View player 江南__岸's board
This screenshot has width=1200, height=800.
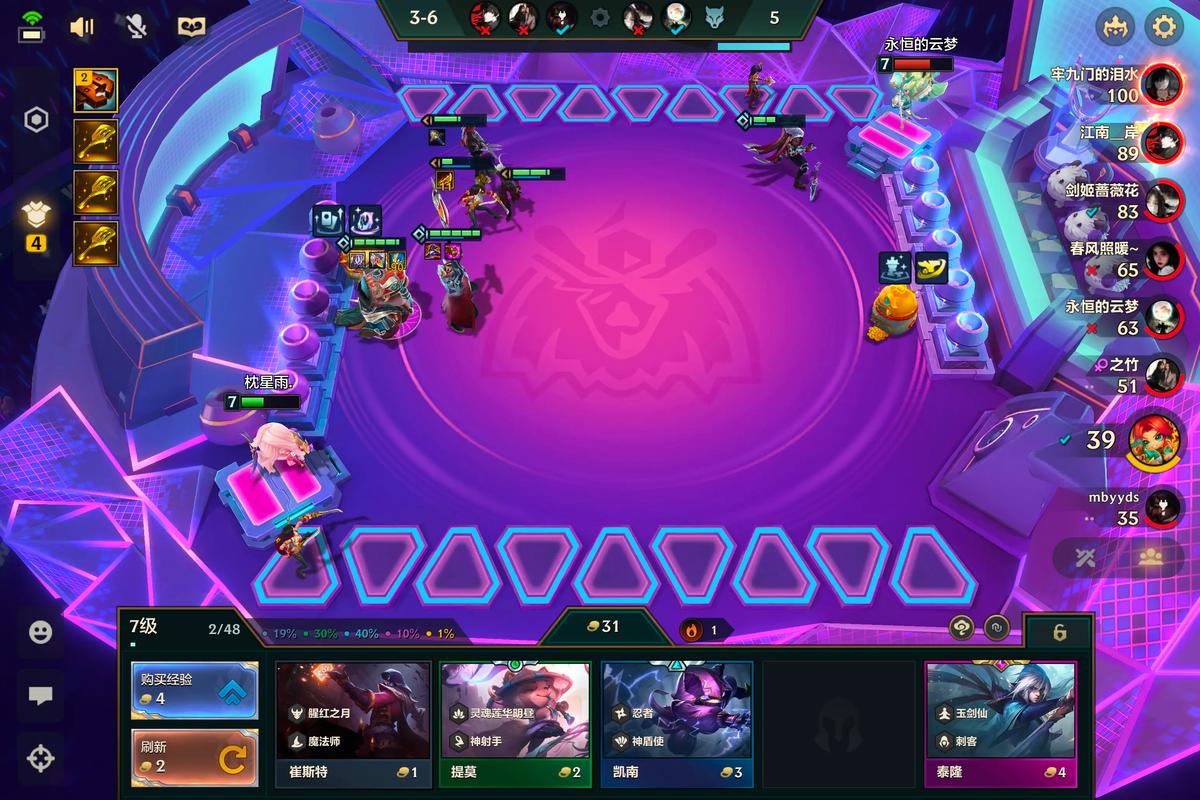tap(1161, 142)
